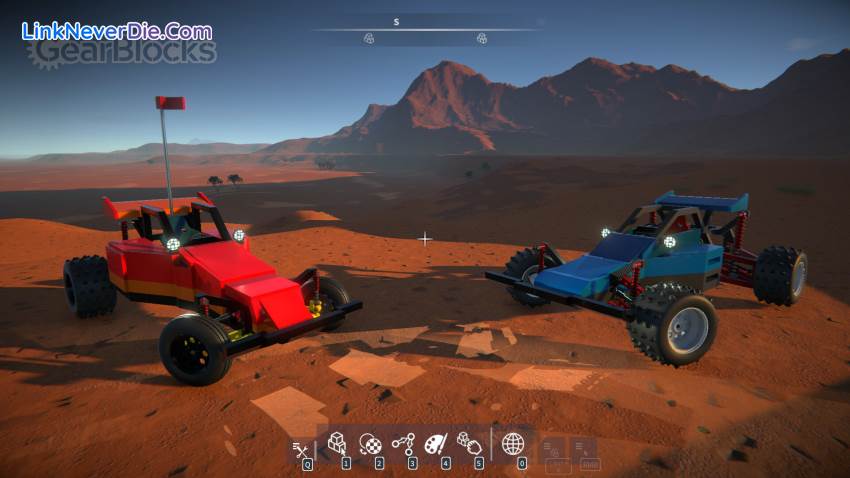Select the hand grabbing blocks tool
Image resolution: width=850 pixels, height=478 pixels.
(468, 442)
